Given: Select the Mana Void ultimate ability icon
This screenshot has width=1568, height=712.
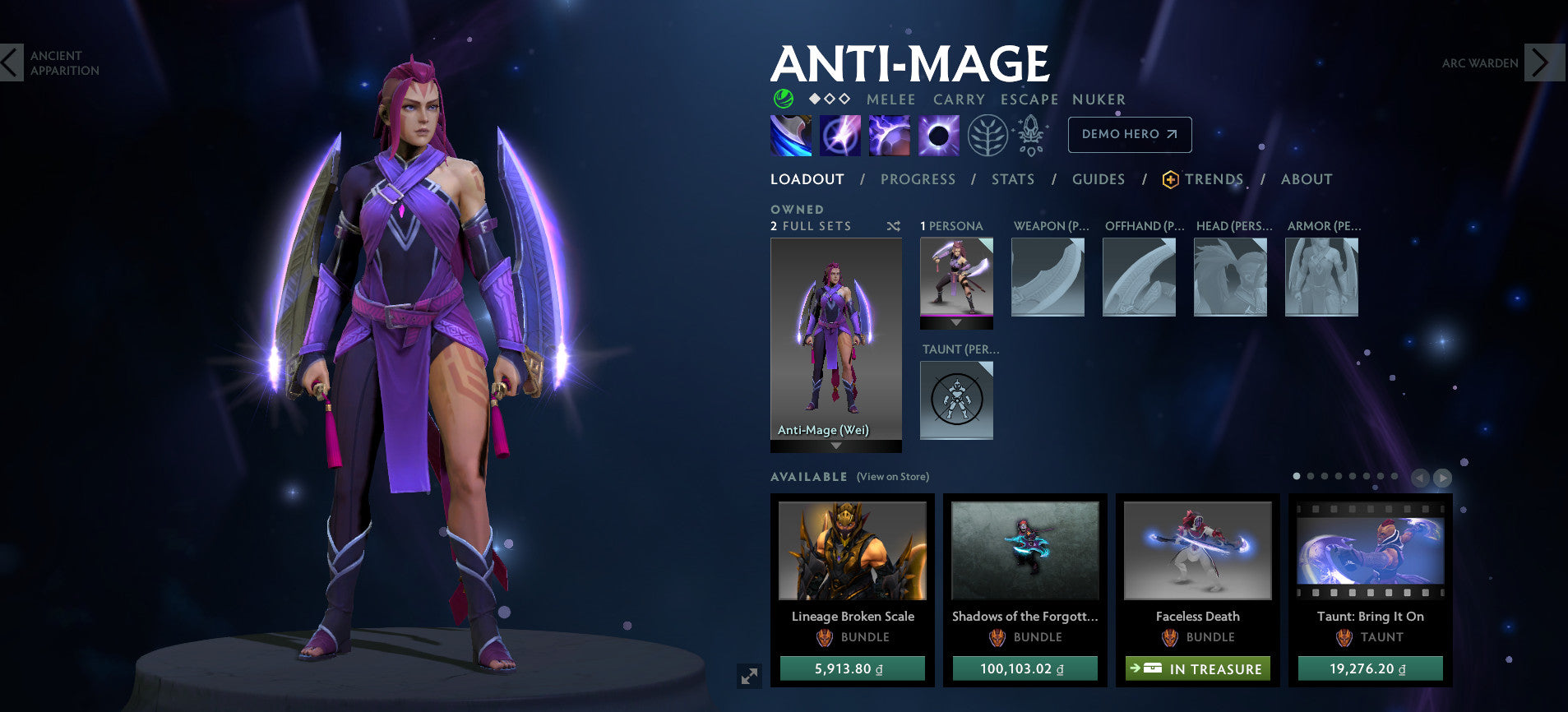Looking at the screenshot, I should click(938, 135).
